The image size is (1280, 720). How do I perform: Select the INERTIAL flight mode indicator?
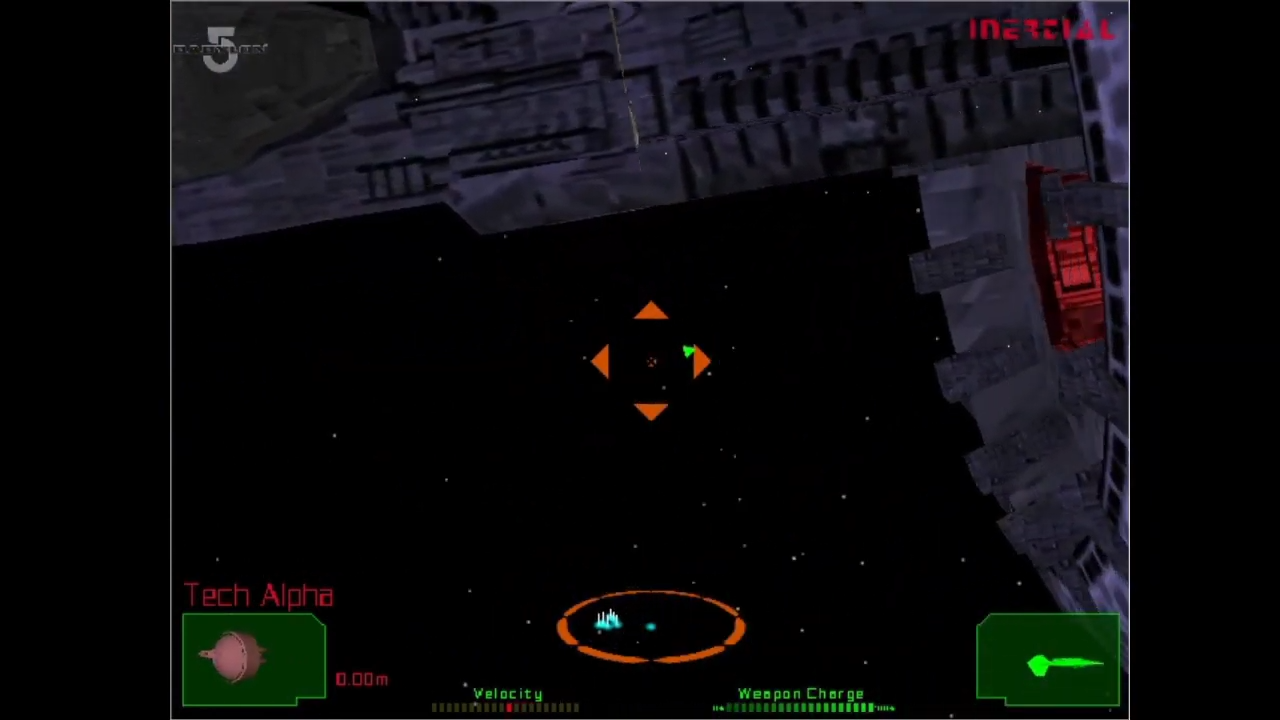tap(1042, 28)
